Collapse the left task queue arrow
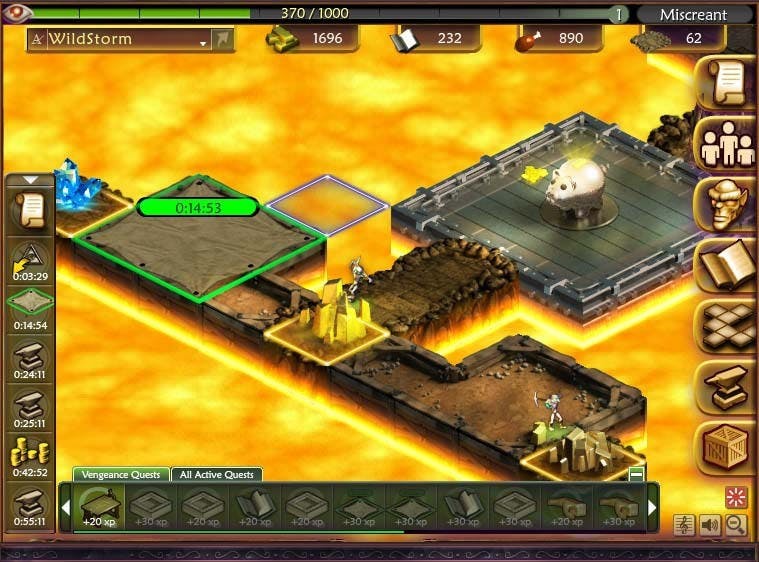The height and width of the screenshot is (562, 759). [x=30, y=180]
